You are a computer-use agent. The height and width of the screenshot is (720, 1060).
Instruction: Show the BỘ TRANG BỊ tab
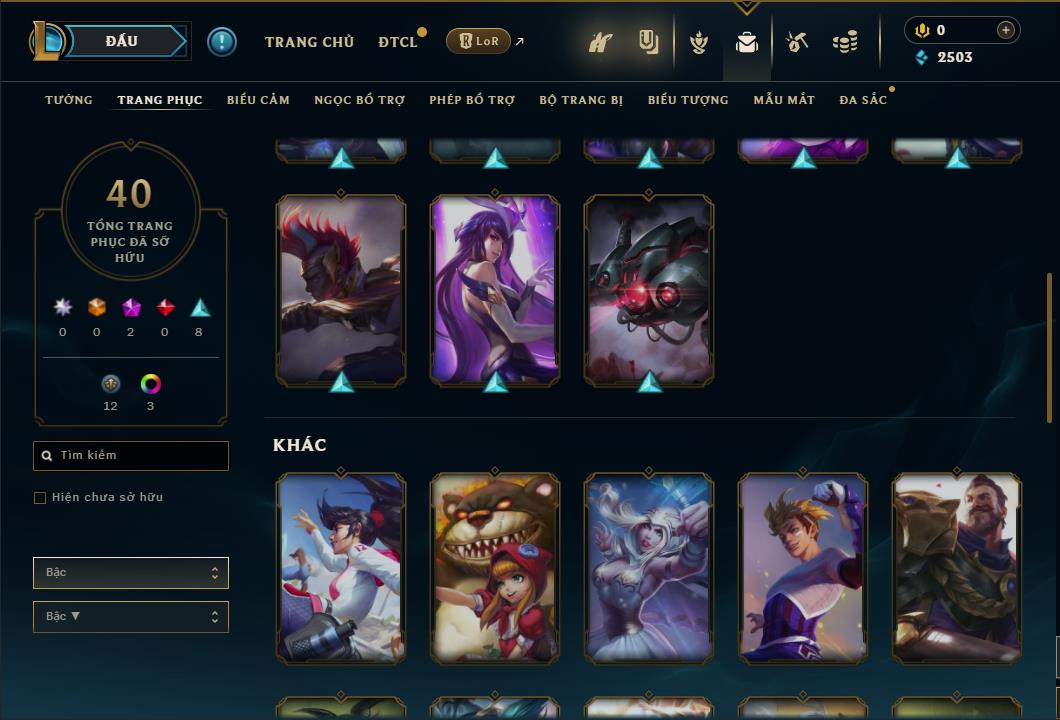581,100
